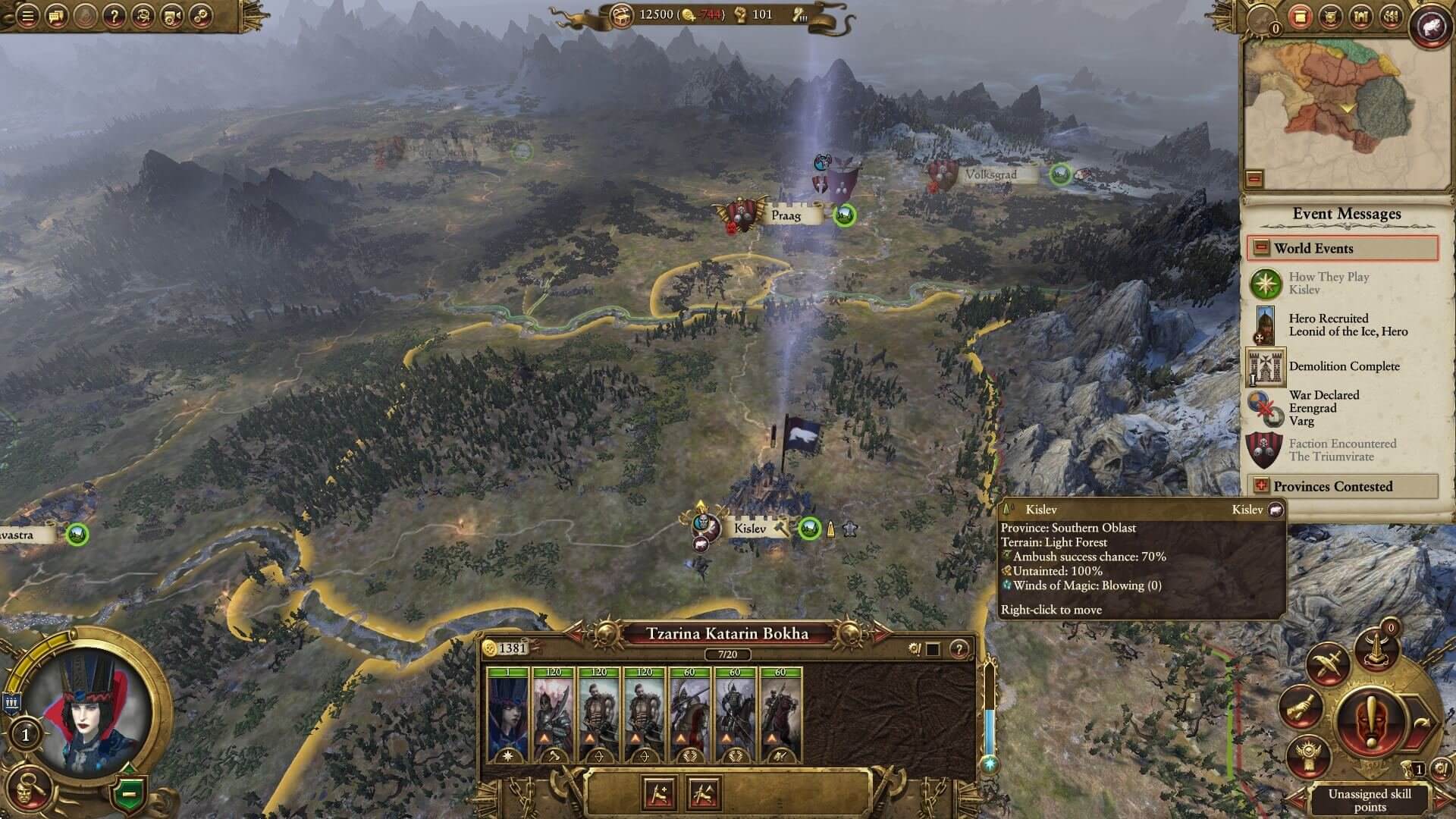This screenshot has height=819, width=1456.
Task: Open the main menu hamburger button
Action: [x=27, y=15]
